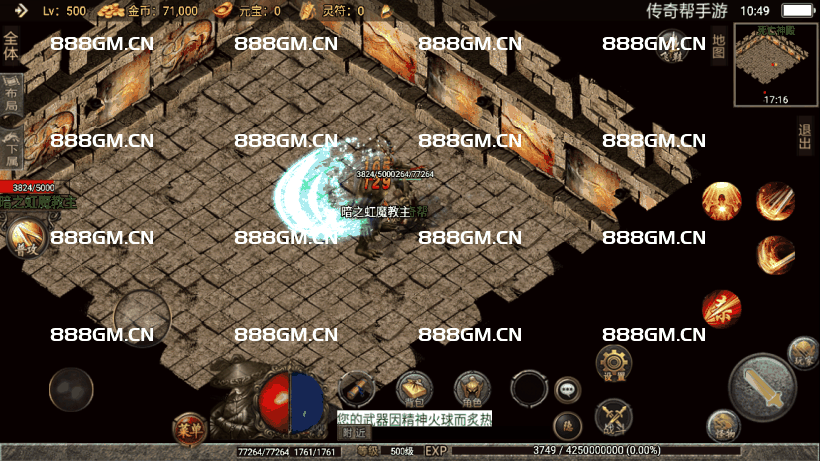
Task: Target nearest 怪物 monster button
Action: tap(723, 426)
